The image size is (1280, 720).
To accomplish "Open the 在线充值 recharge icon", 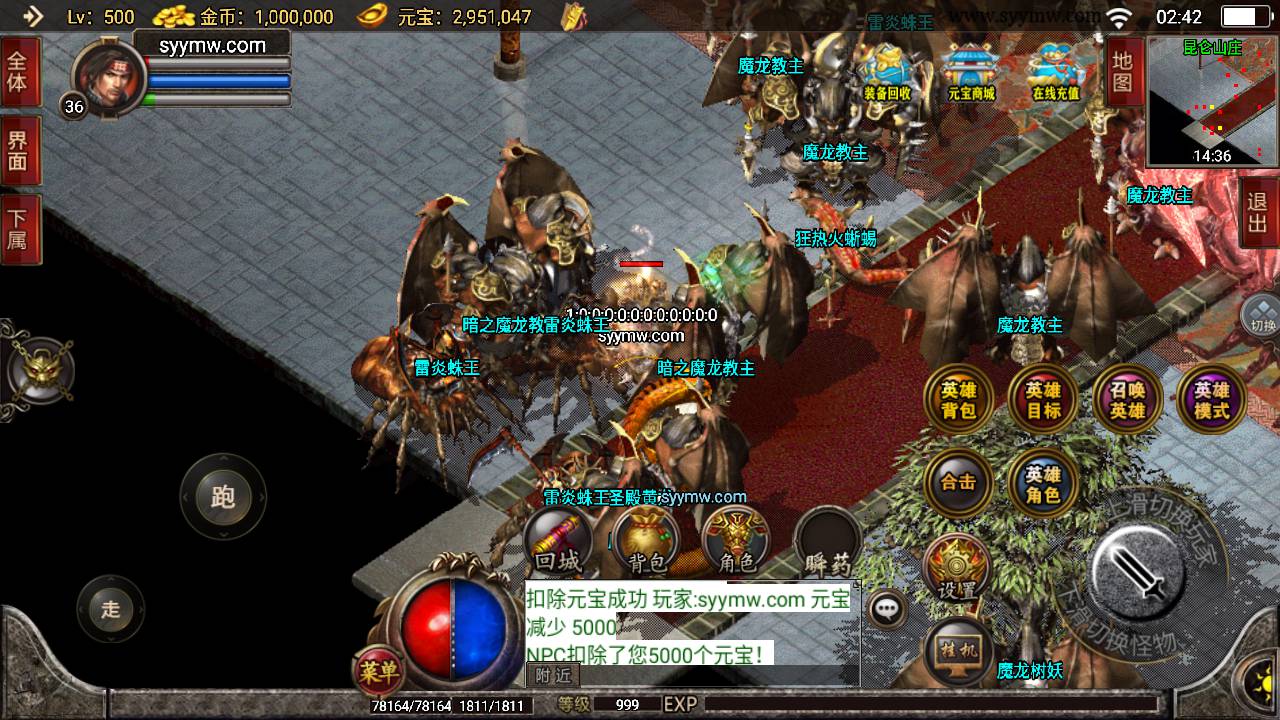I will pyautogui.click(x=1056, y=71).
